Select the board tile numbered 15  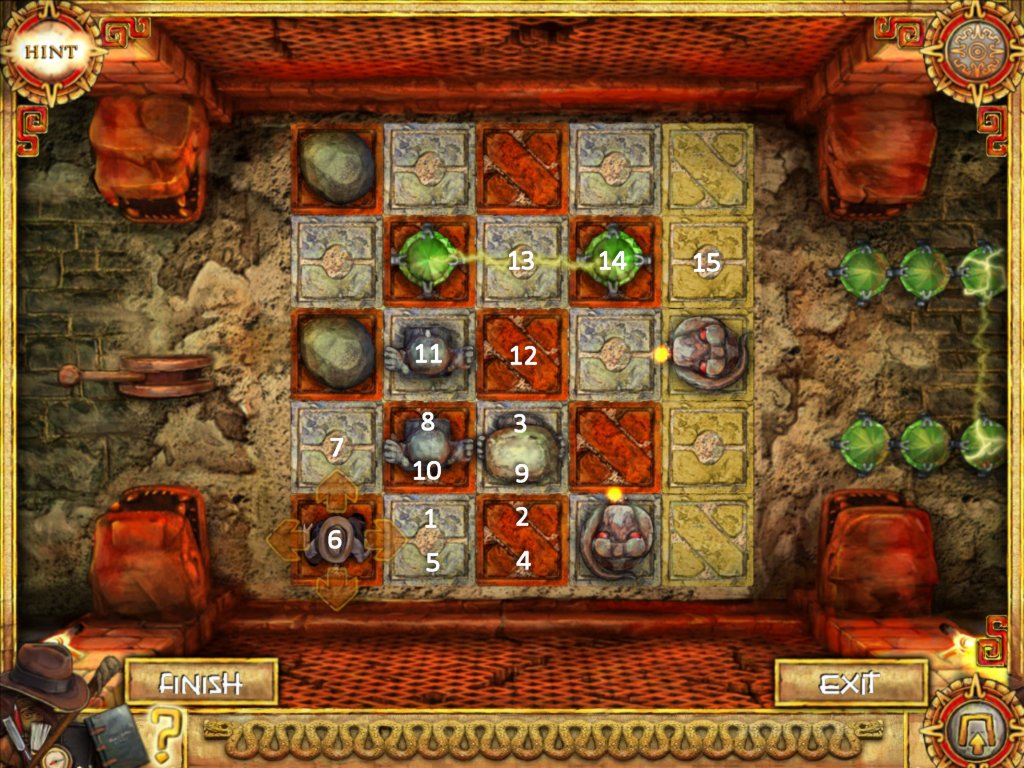click(708, 262)
